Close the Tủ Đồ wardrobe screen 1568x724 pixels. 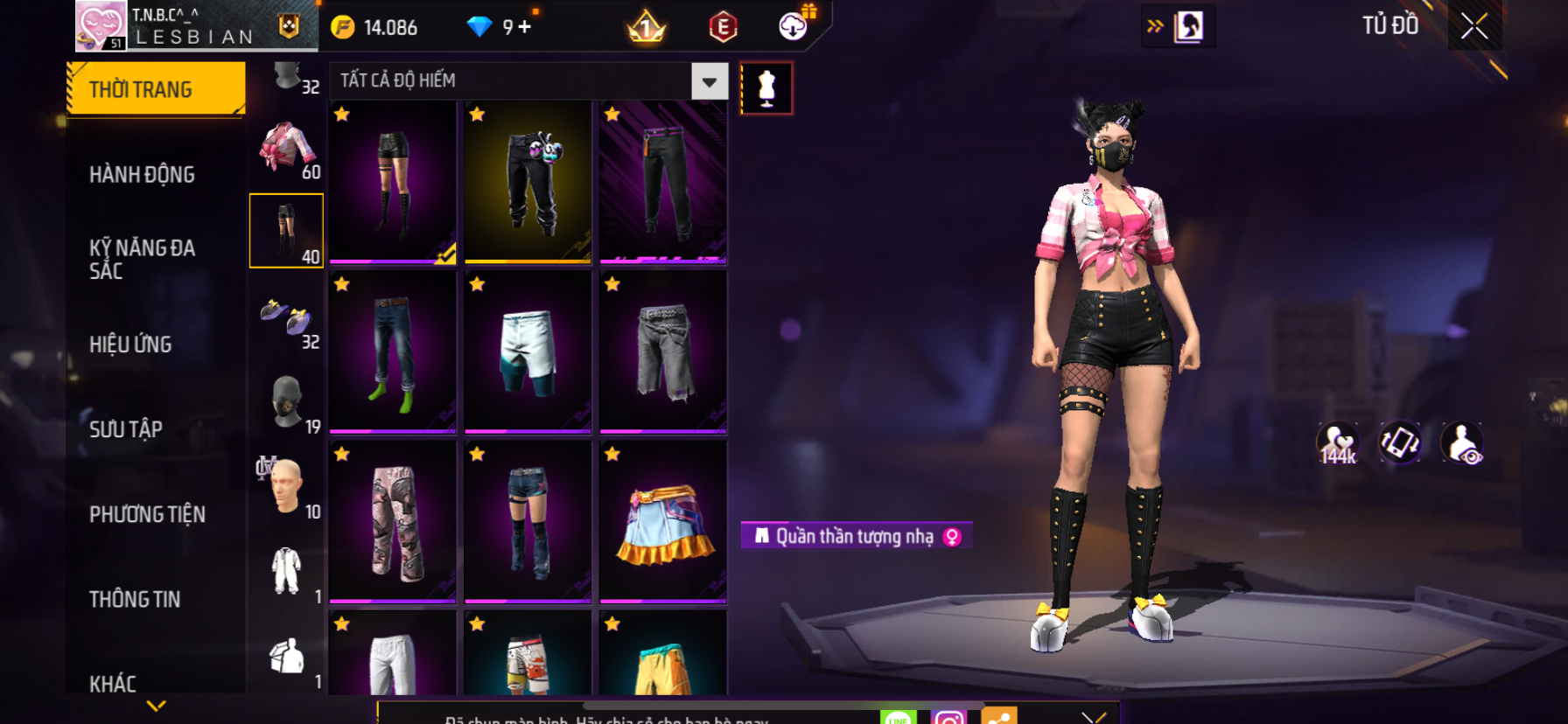tap(1474, 26)
